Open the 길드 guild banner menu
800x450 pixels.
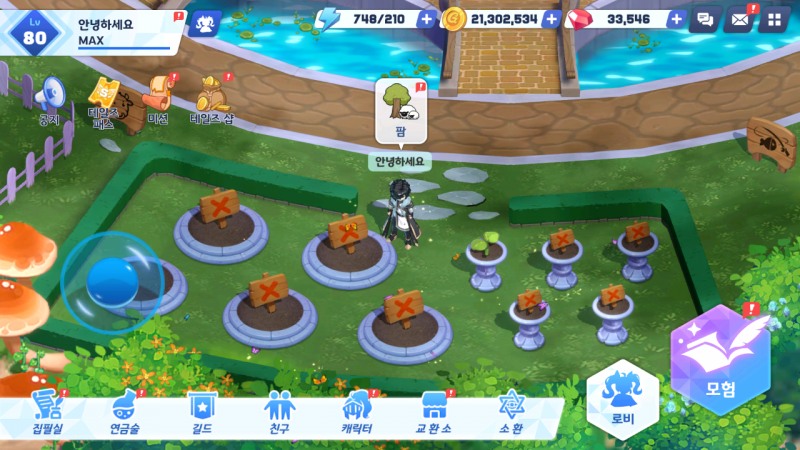tap(201, 411)
